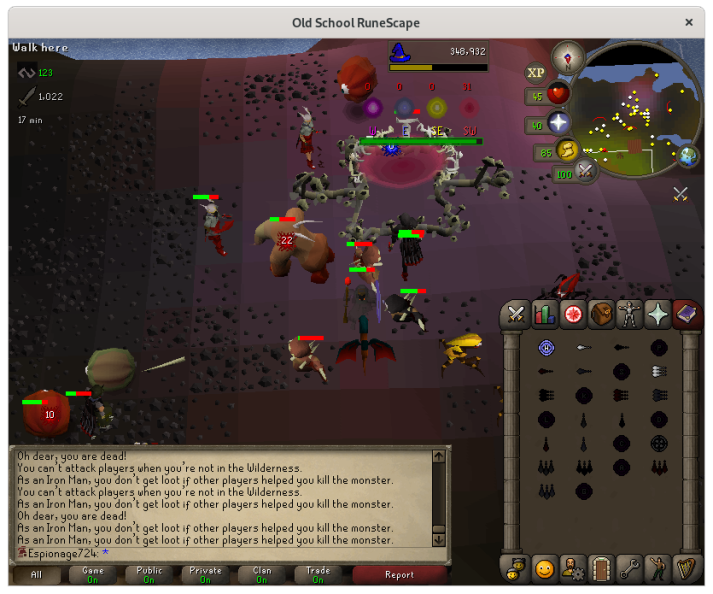Click the compass to face north
The image size is (713, 594).
567,55
